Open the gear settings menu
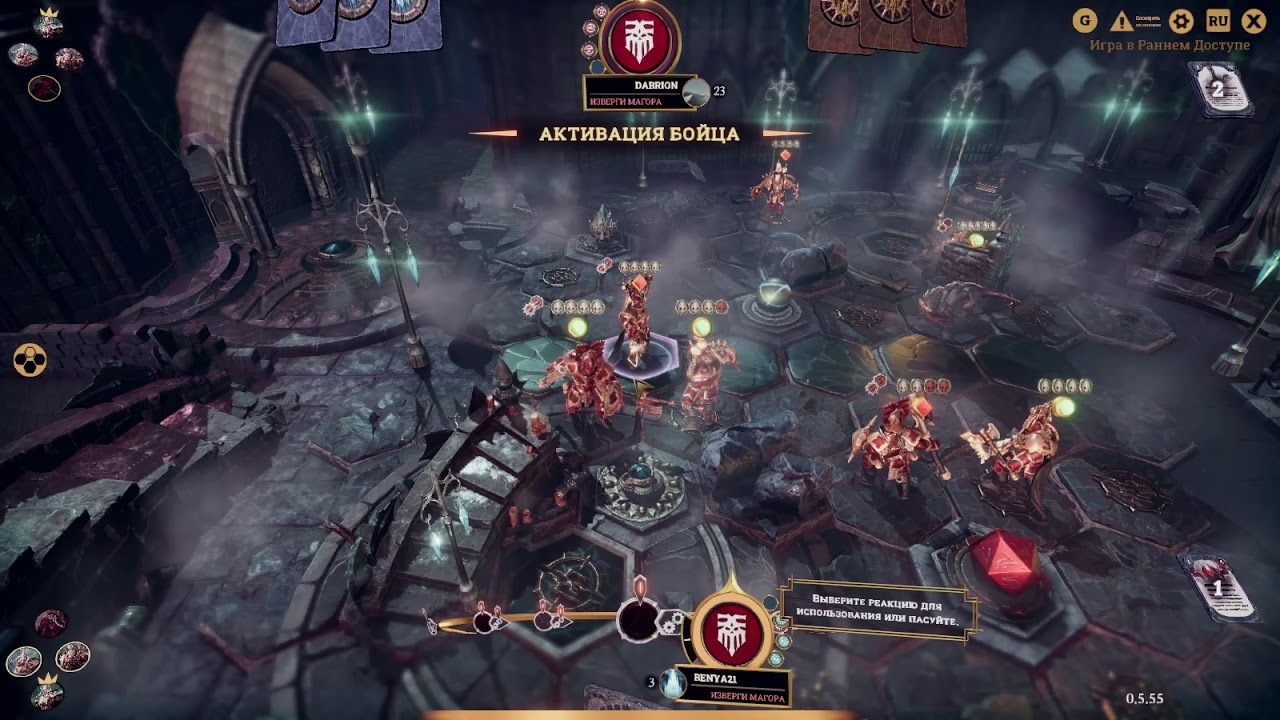The width and height of the screenshot is (1280, 720). click(1182, 21)
